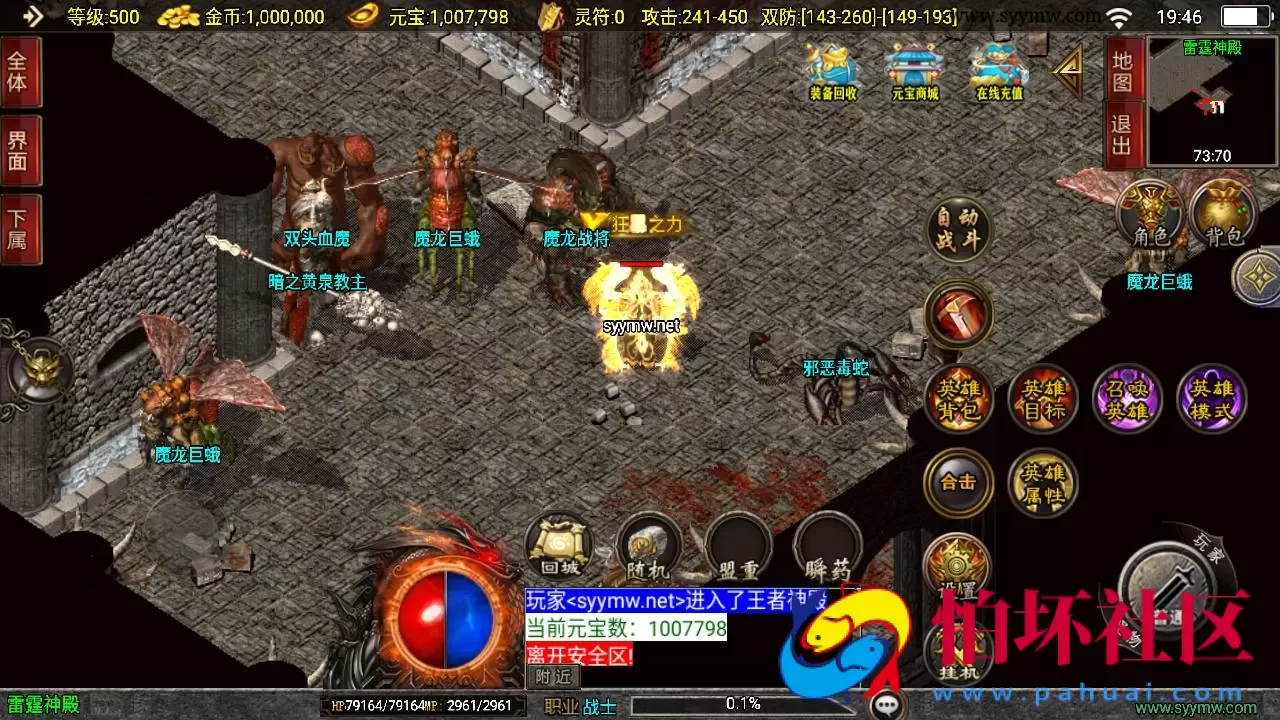Viewport: 1280px width, 720px height.
Task: Toggle 自动战斗 auto battle mode
Action: 958,230
